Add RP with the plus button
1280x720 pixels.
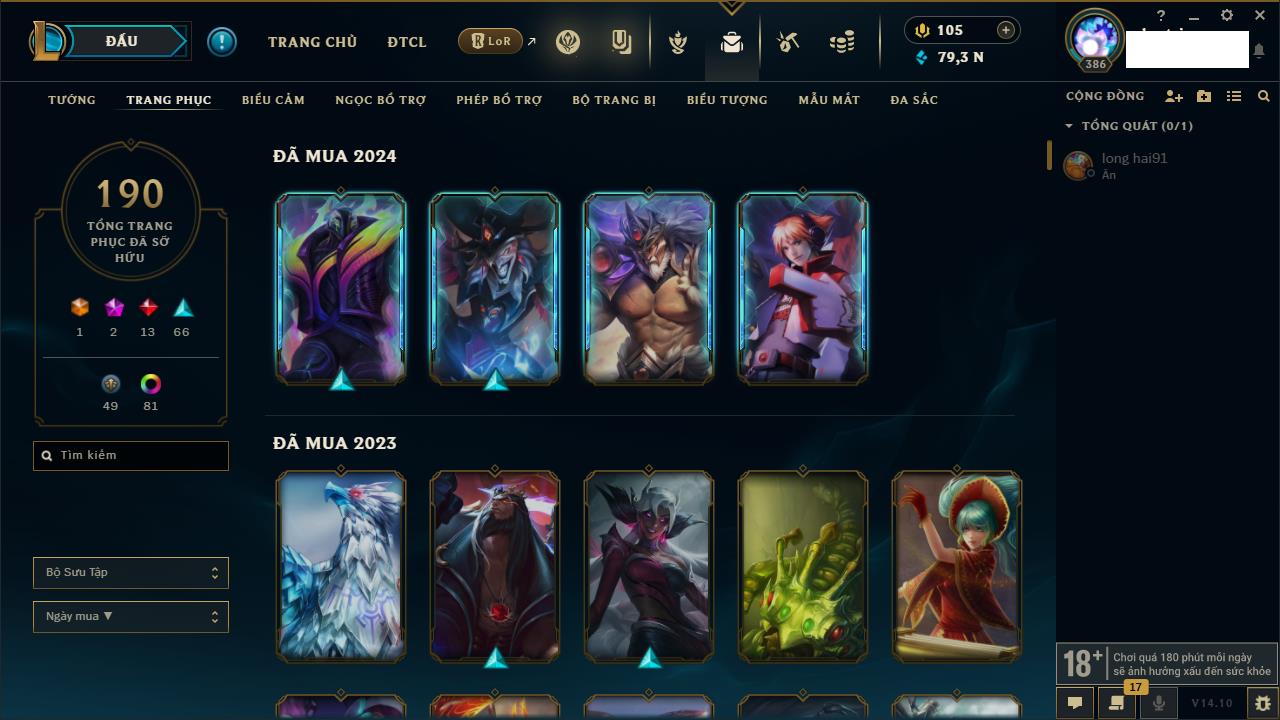coord(1005,30)
